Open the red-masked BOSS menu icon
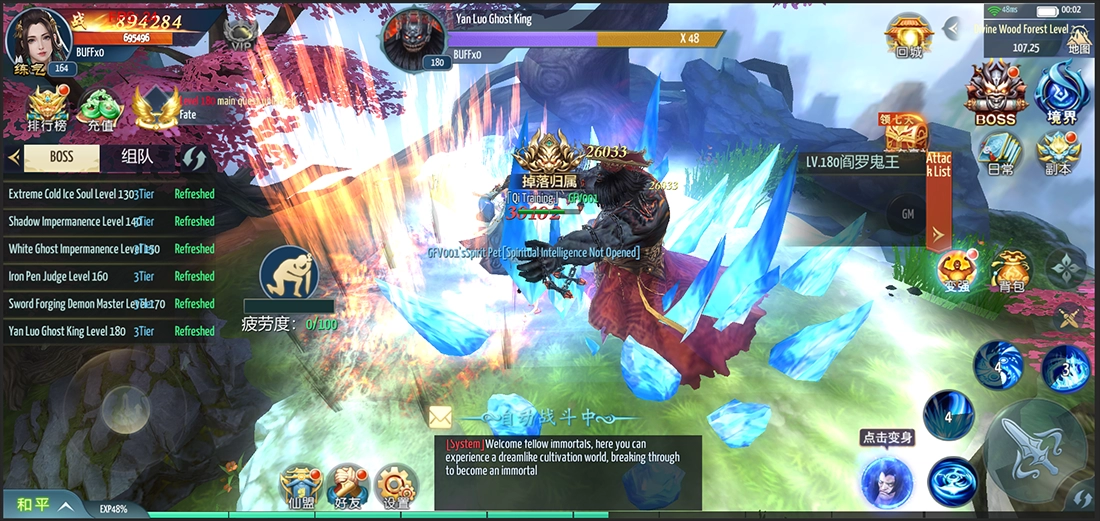This screenshot has width=1100, height=521. 995,92
